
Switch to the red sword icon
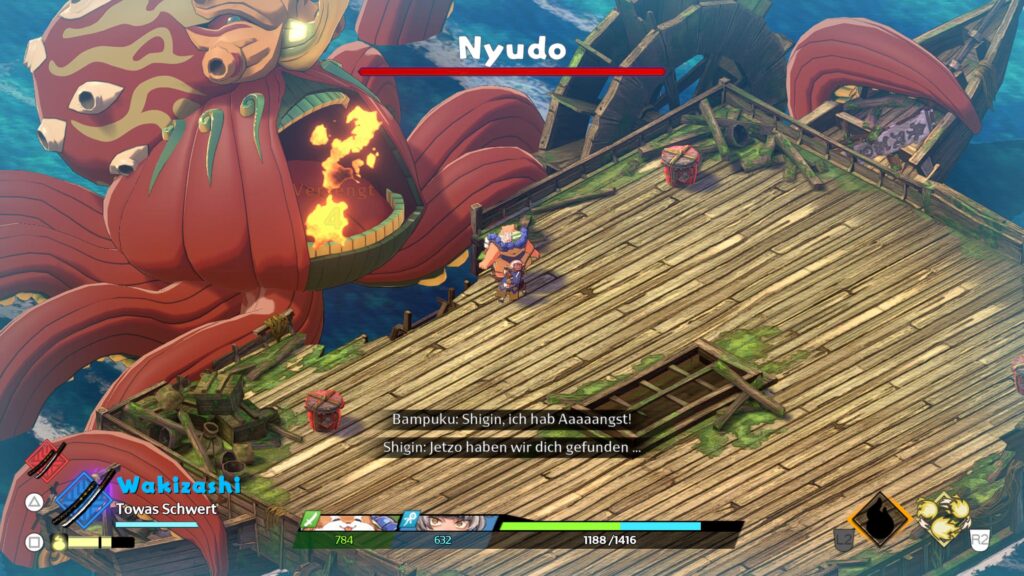tap(46, 461)
